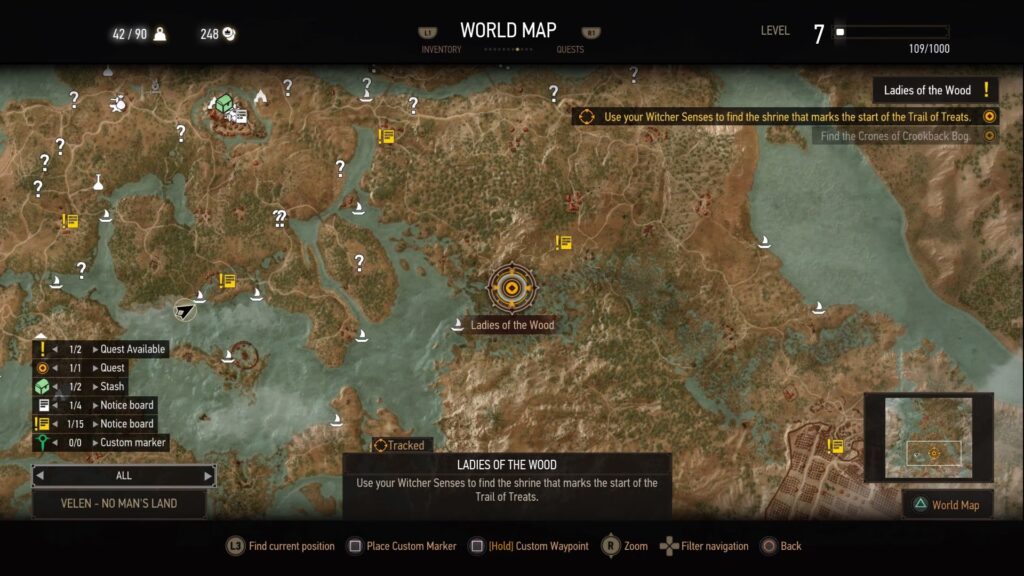This screenshot has height=576, width=1024.
Task: Click the Ladies of the Wood quest title
Action: (x=927, y=90)
